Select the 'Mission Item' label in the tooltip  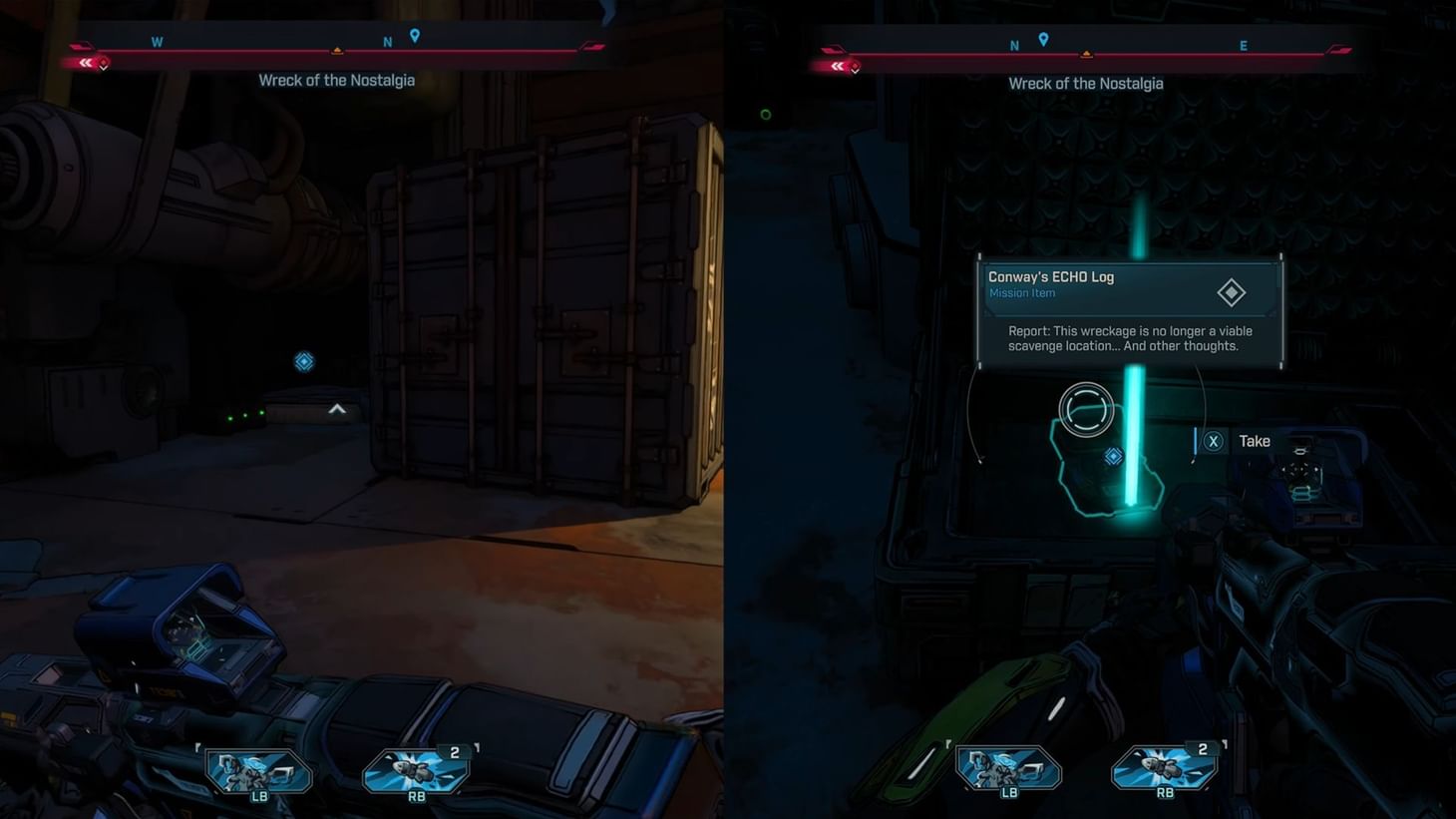1021,292
